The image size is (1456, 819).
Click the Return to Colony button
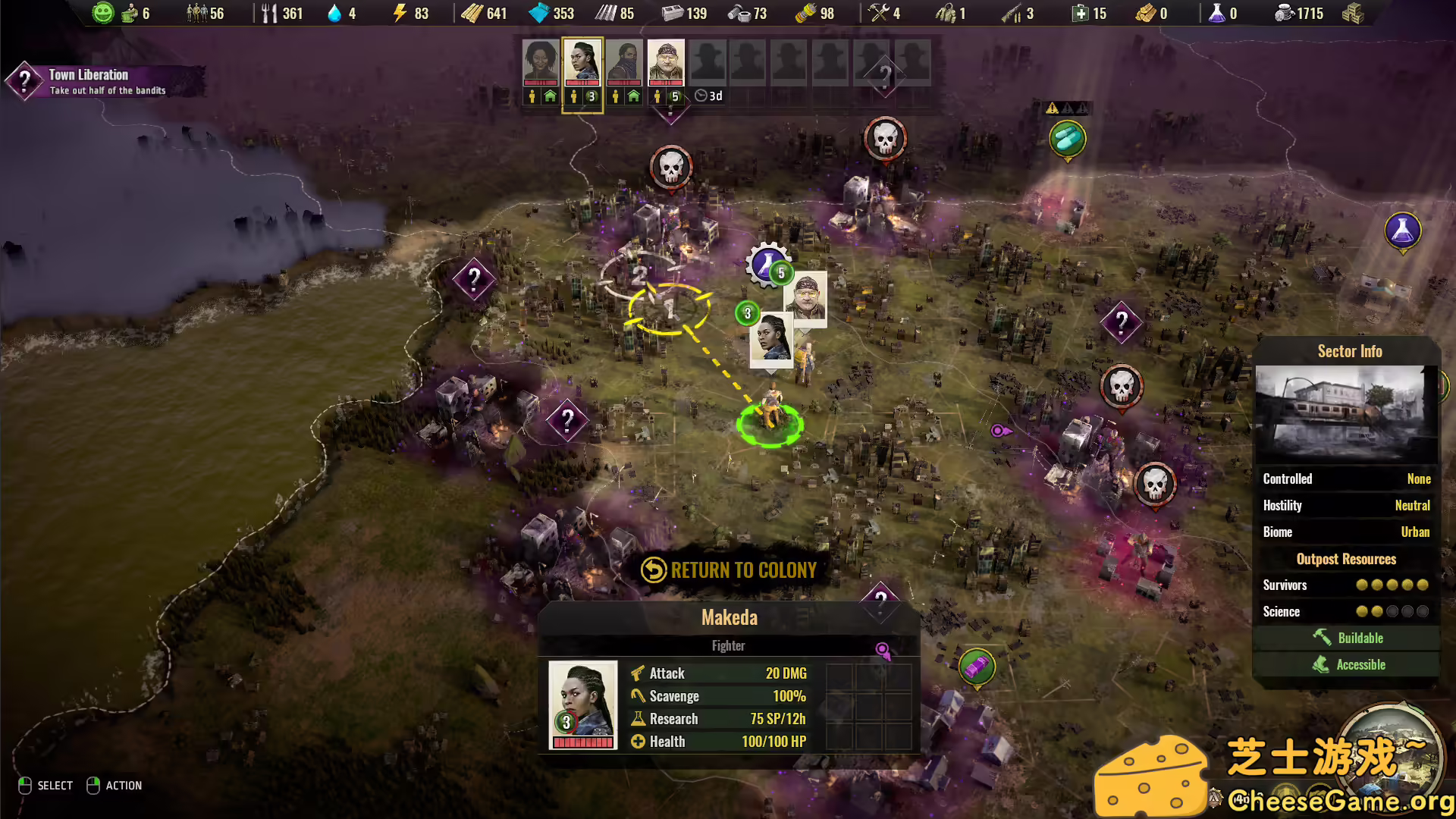[x=729, y=570]
